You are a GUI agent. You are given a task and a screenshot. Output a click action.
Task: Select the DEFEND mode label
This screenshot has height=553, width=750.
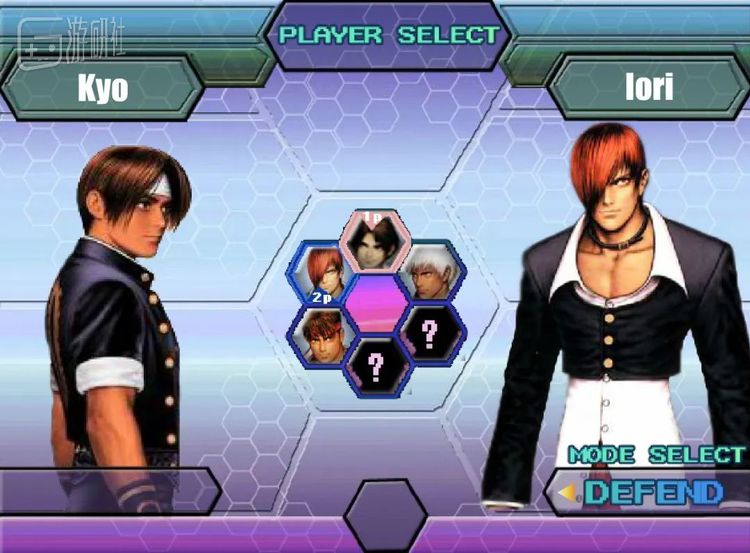652,491
